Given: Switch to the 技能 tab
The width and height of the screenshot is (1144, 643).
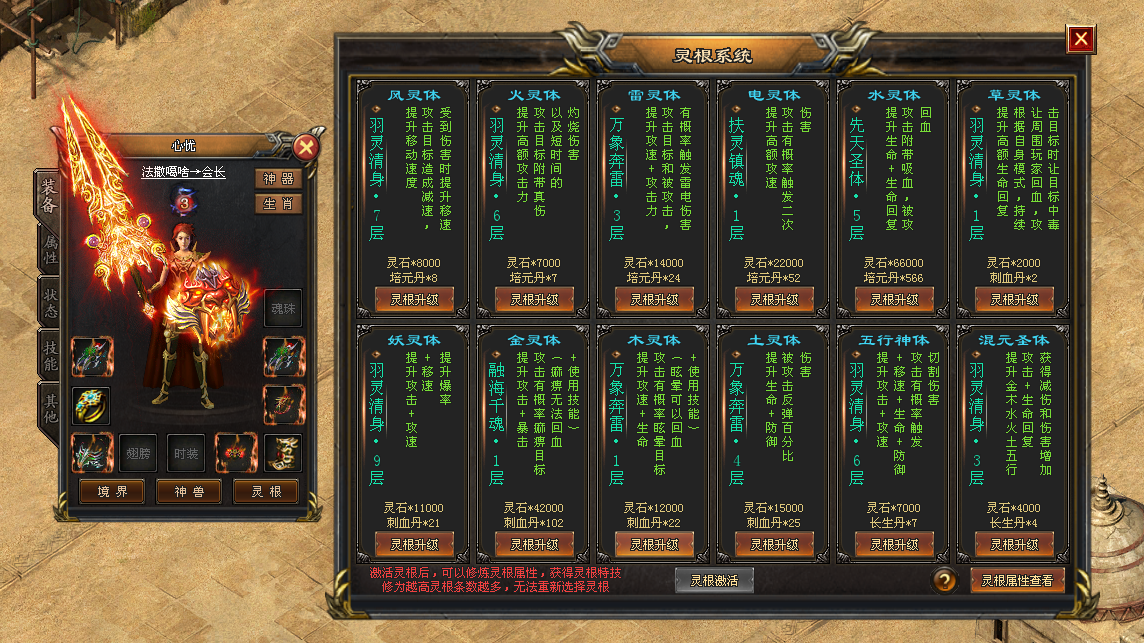Looking at the screenshot, I should (48, 355).
